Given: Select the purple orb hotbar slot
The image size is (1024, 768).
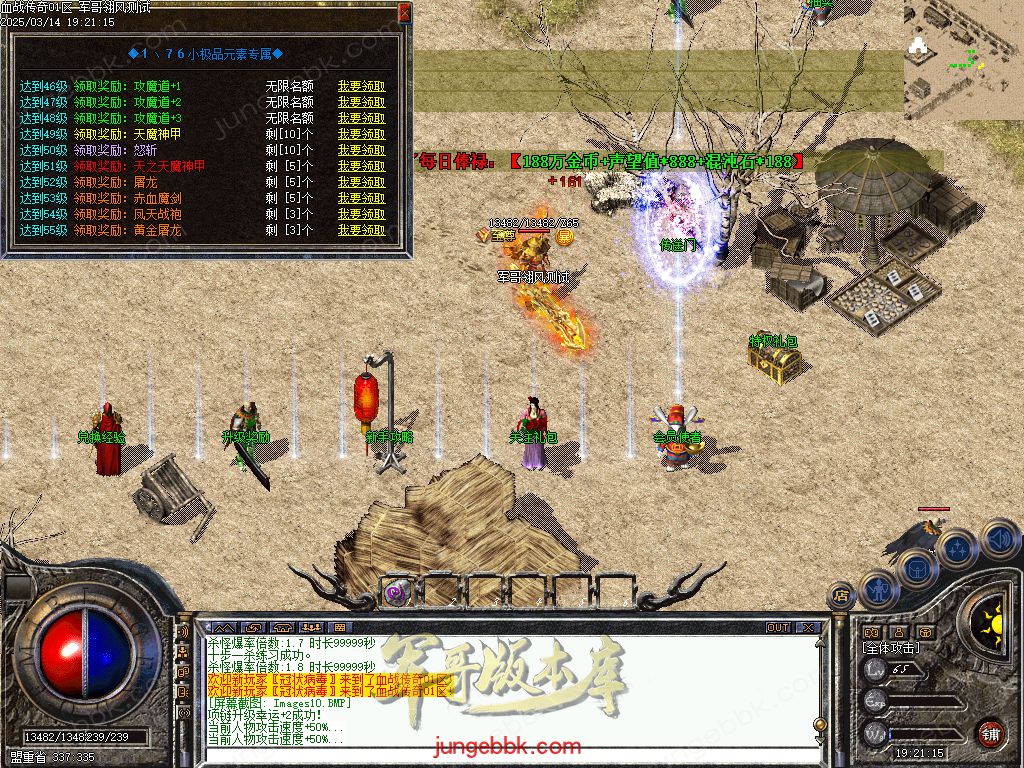Looking at the screenshot, I should click(397, 593).
